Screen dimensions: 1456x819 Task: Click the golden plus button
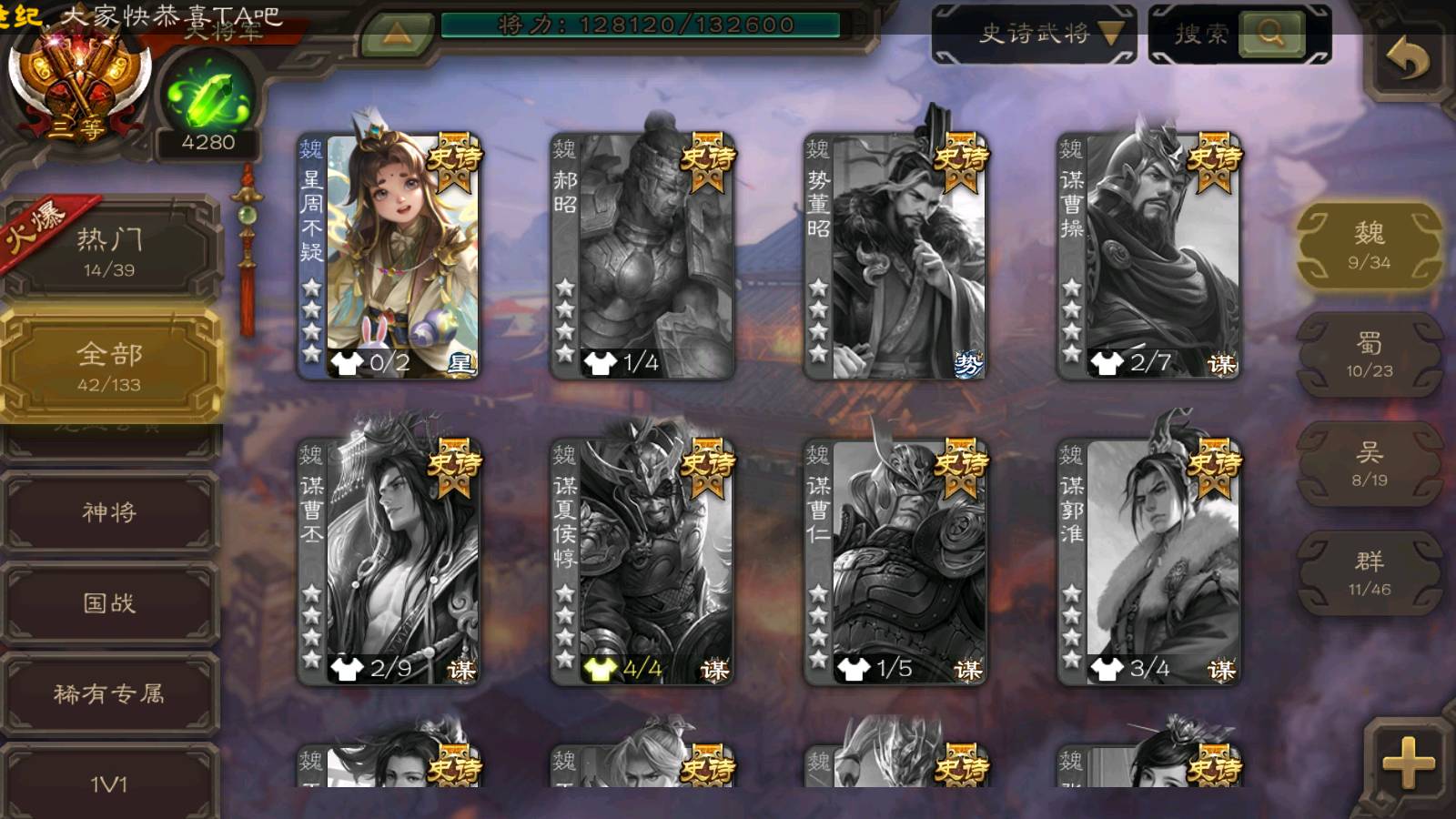tap(1407, 763)
